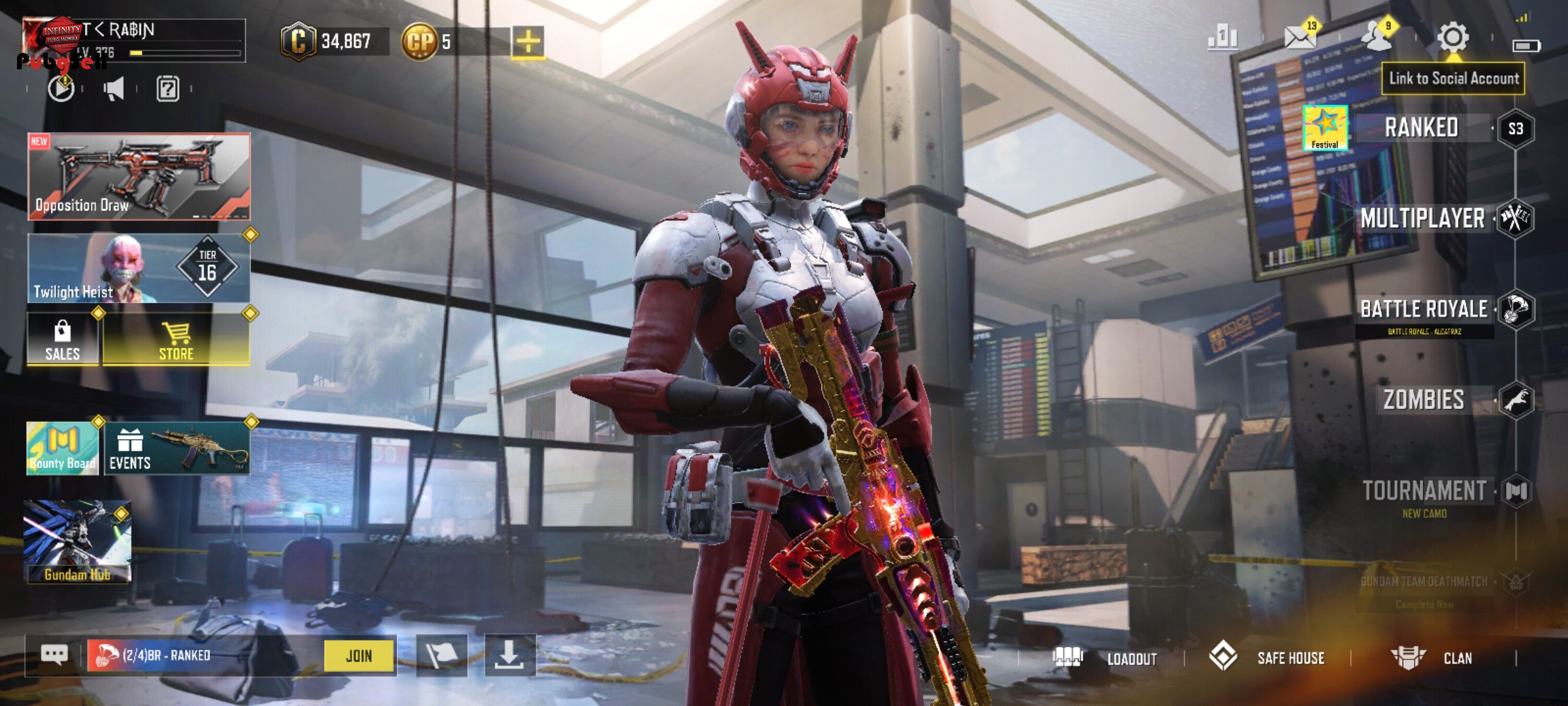The image size is (1568, 706).
Task: Select Multiplayer mode
Action: pyautogui.click(x=1422, y=218)
